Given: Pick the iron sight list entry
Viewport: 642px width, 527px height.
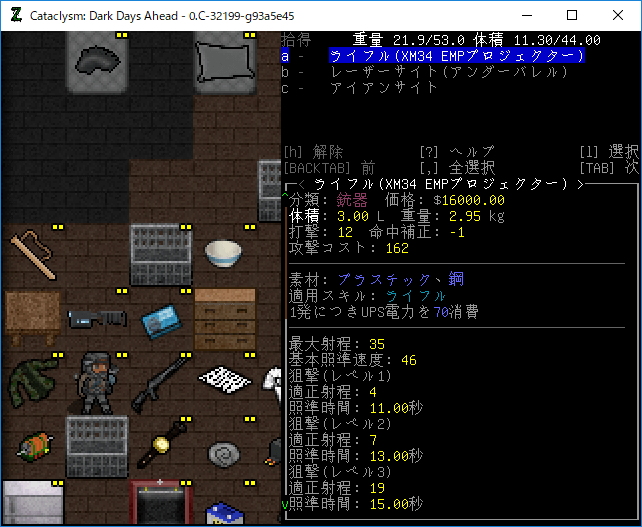Looking at the screenshot, I should coord(384,88).
